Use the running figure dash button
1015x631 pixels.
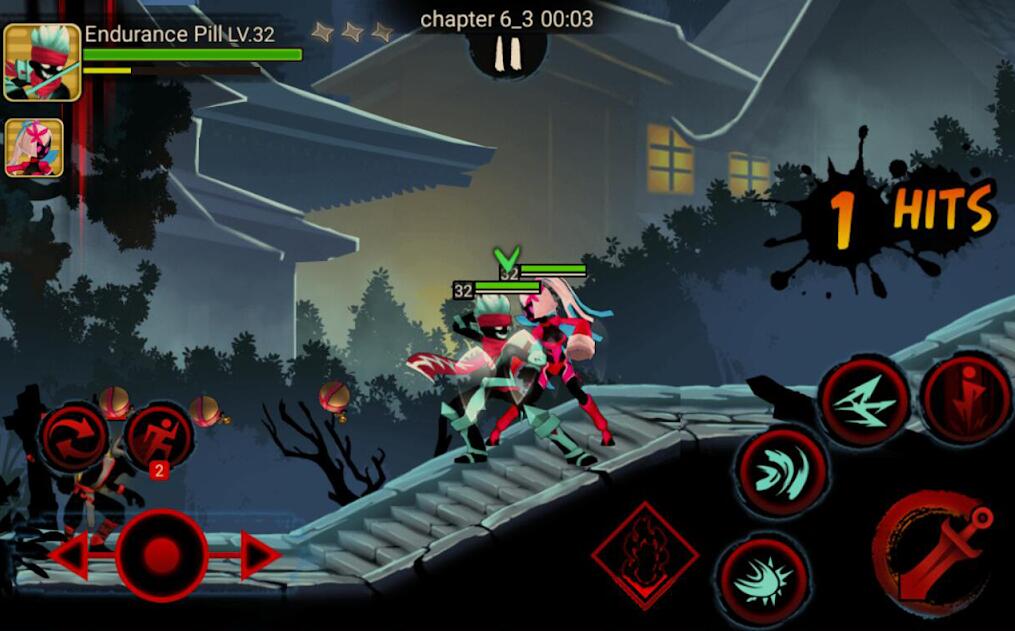(x=159, y=438)
